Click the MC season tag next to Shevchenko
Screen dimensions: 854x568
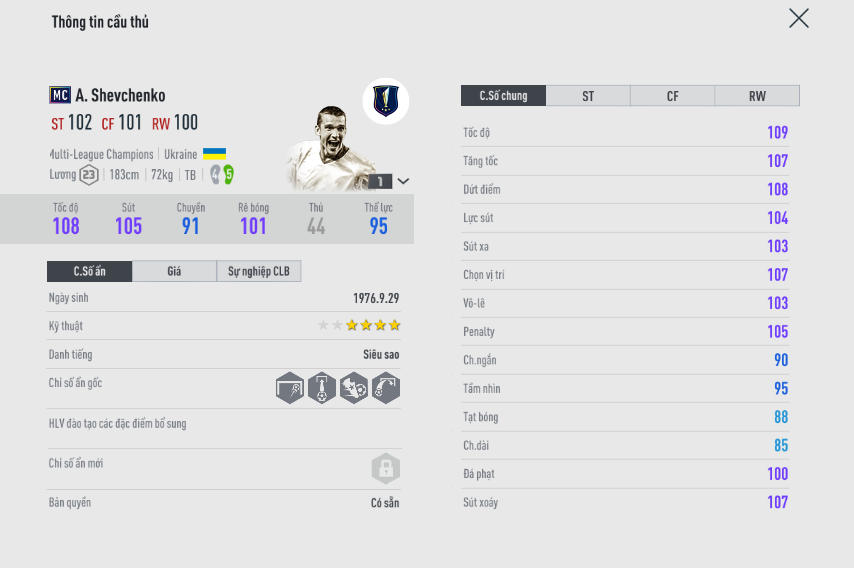(x=59, y=95)
